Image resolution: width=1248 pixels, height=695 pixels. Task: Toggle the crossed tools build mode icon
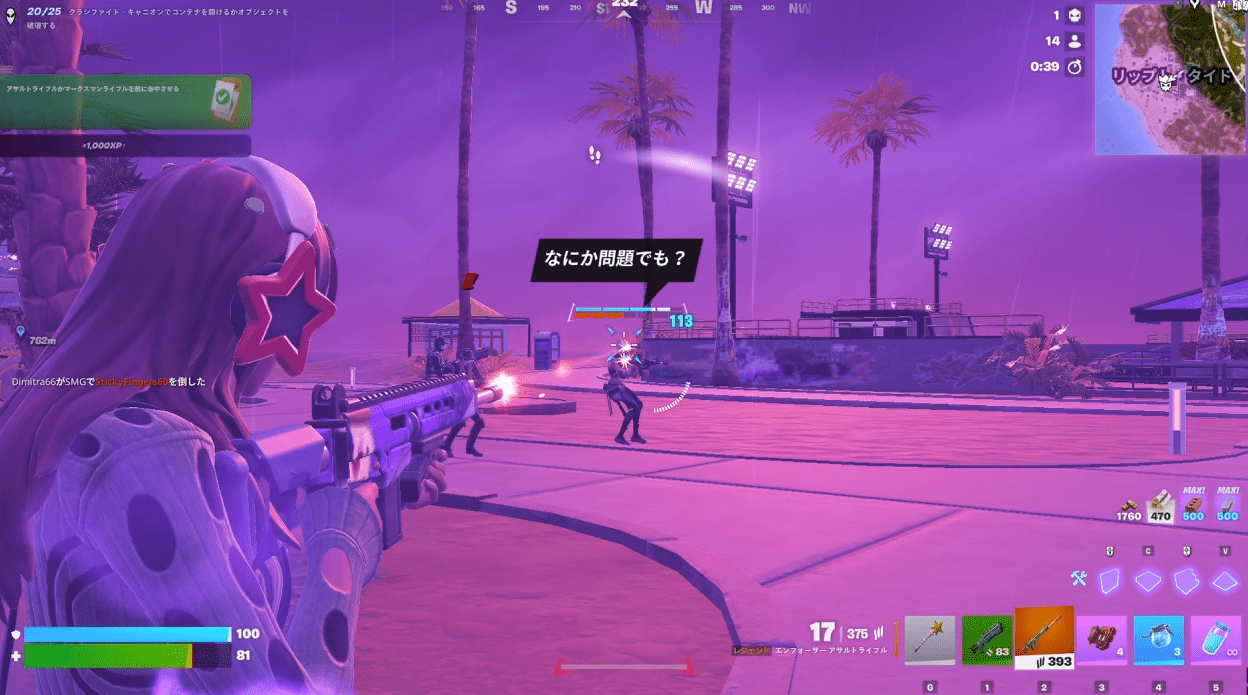[x=1078, y=578]
